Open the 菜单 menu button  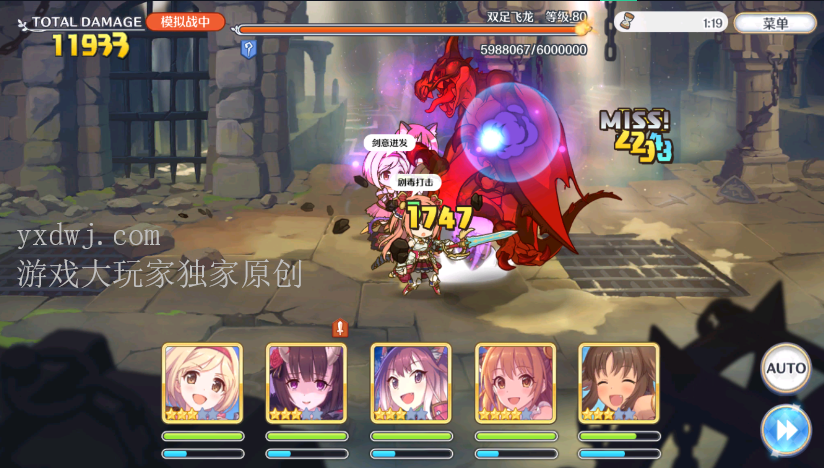[775, 23]
